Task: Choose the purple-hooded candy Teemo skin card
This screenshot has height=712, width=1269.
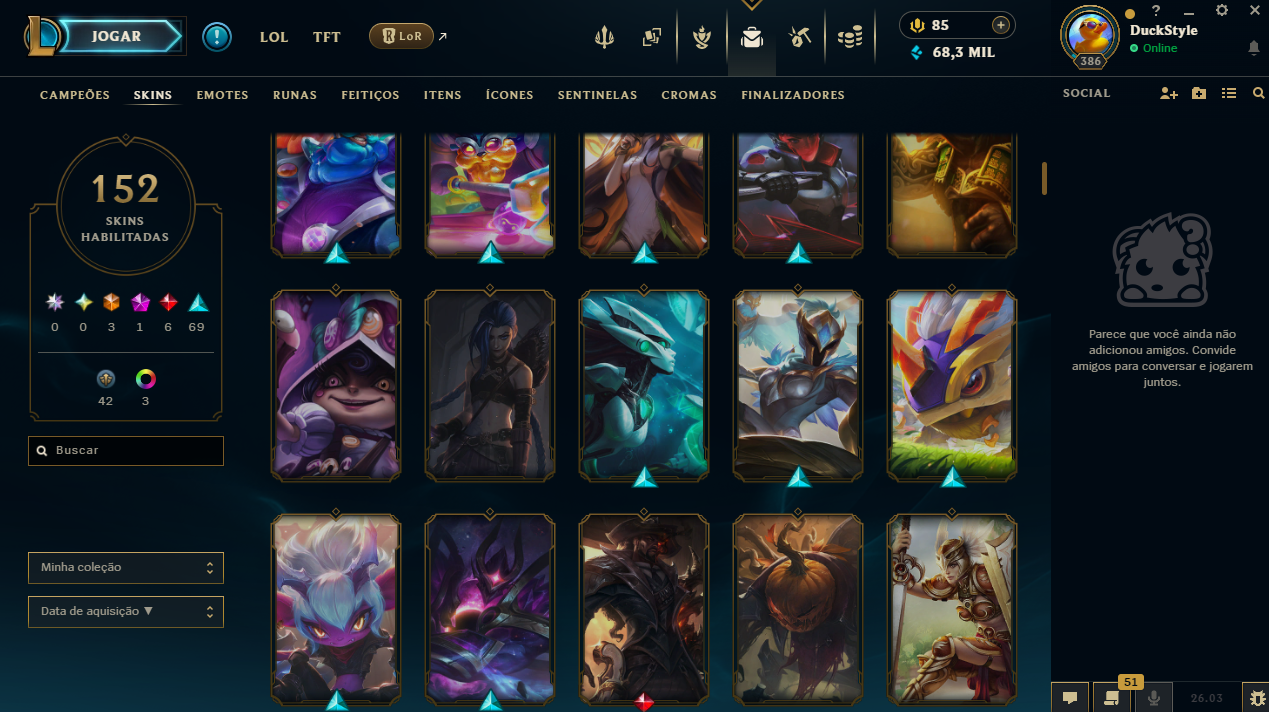Action: coord(336,385)
